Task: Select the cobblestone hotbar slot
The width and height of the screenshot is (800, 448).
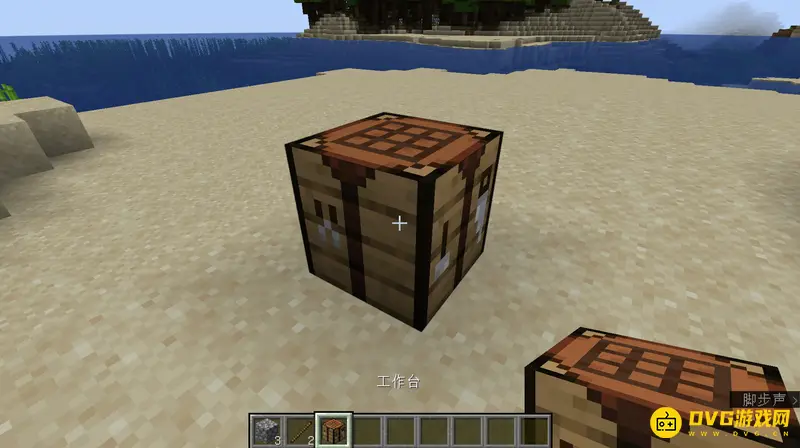Action: 266,431
